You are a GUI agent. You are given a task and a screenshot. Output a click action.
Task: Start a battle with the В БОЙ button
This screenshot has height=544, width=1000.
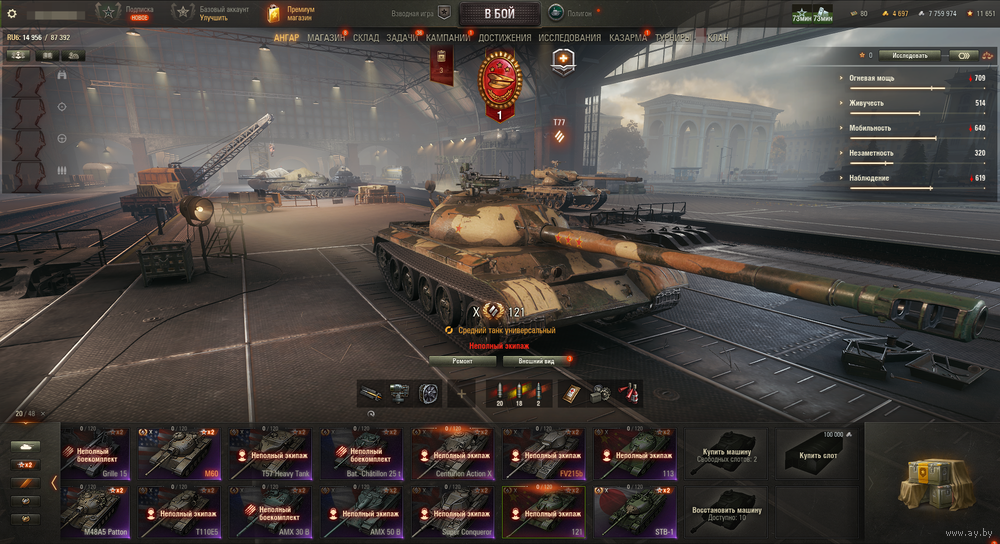[x=499, y=13]
